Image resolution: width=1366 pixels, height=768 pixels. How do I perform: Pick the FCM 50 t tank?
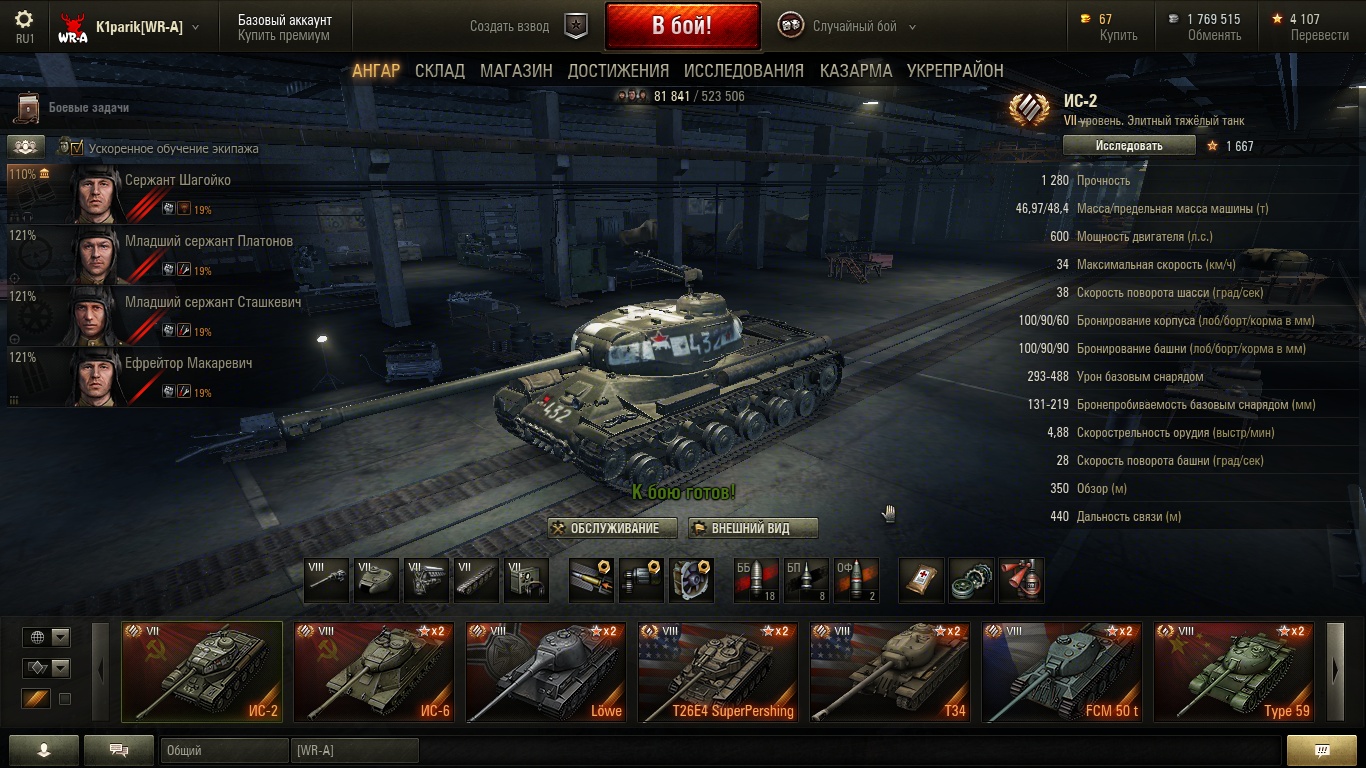tap(1062, 672)
